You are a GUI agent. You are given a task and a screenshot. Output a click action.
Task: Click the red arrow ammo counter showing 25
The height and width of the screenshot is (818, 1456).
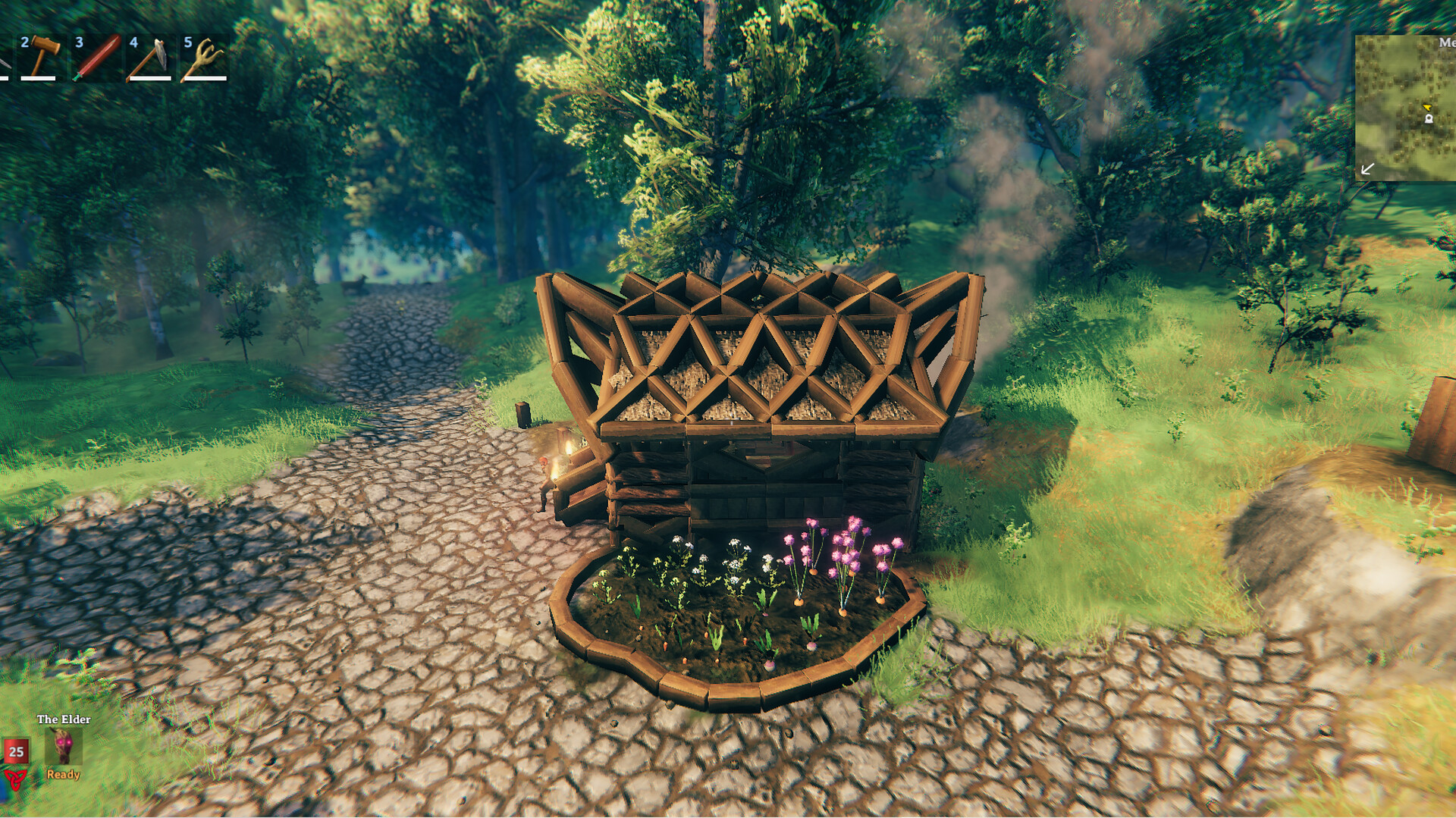15,753
